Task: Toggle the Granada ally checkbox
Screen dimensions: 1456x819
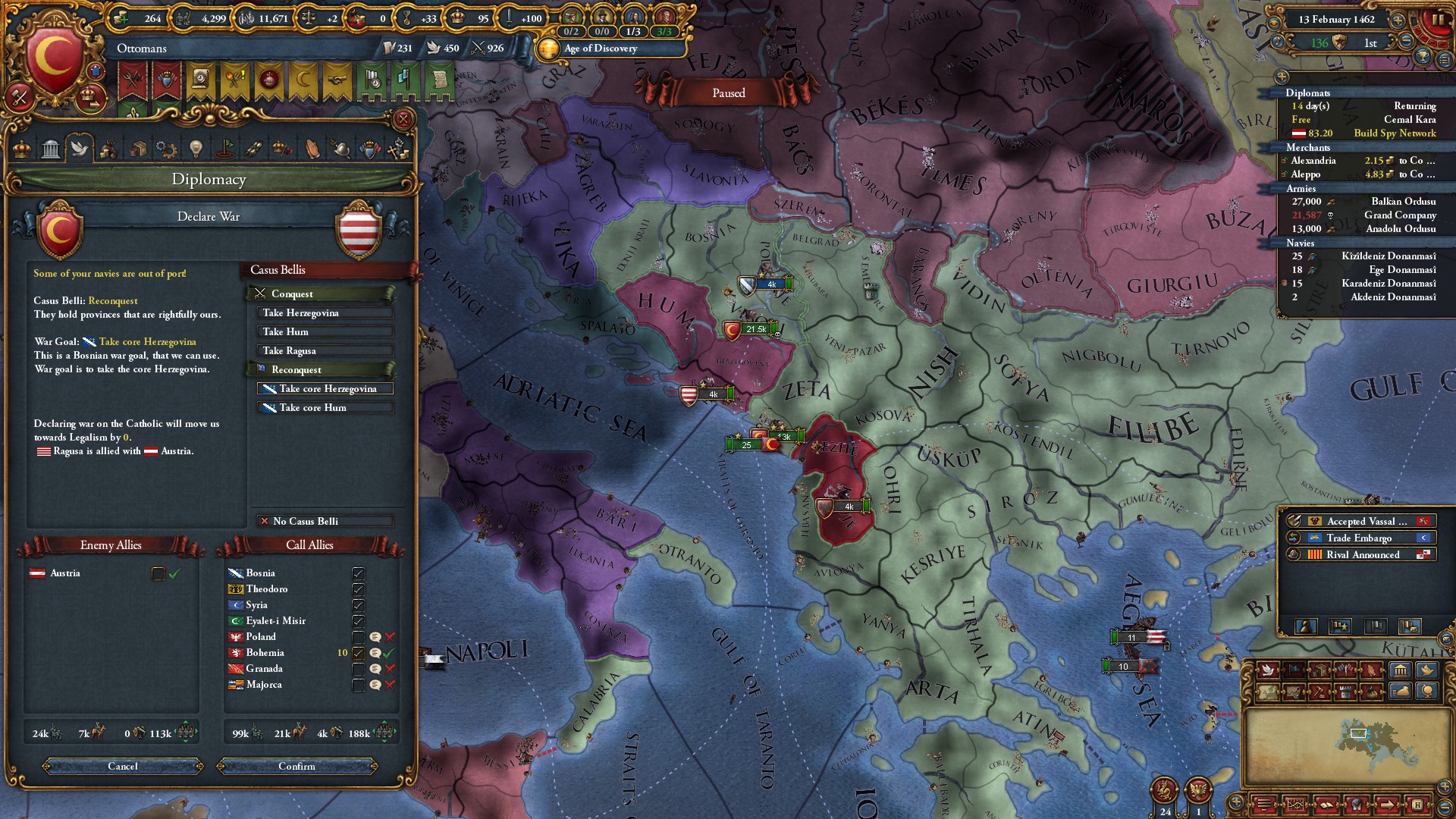Action: tap(359, 669)
